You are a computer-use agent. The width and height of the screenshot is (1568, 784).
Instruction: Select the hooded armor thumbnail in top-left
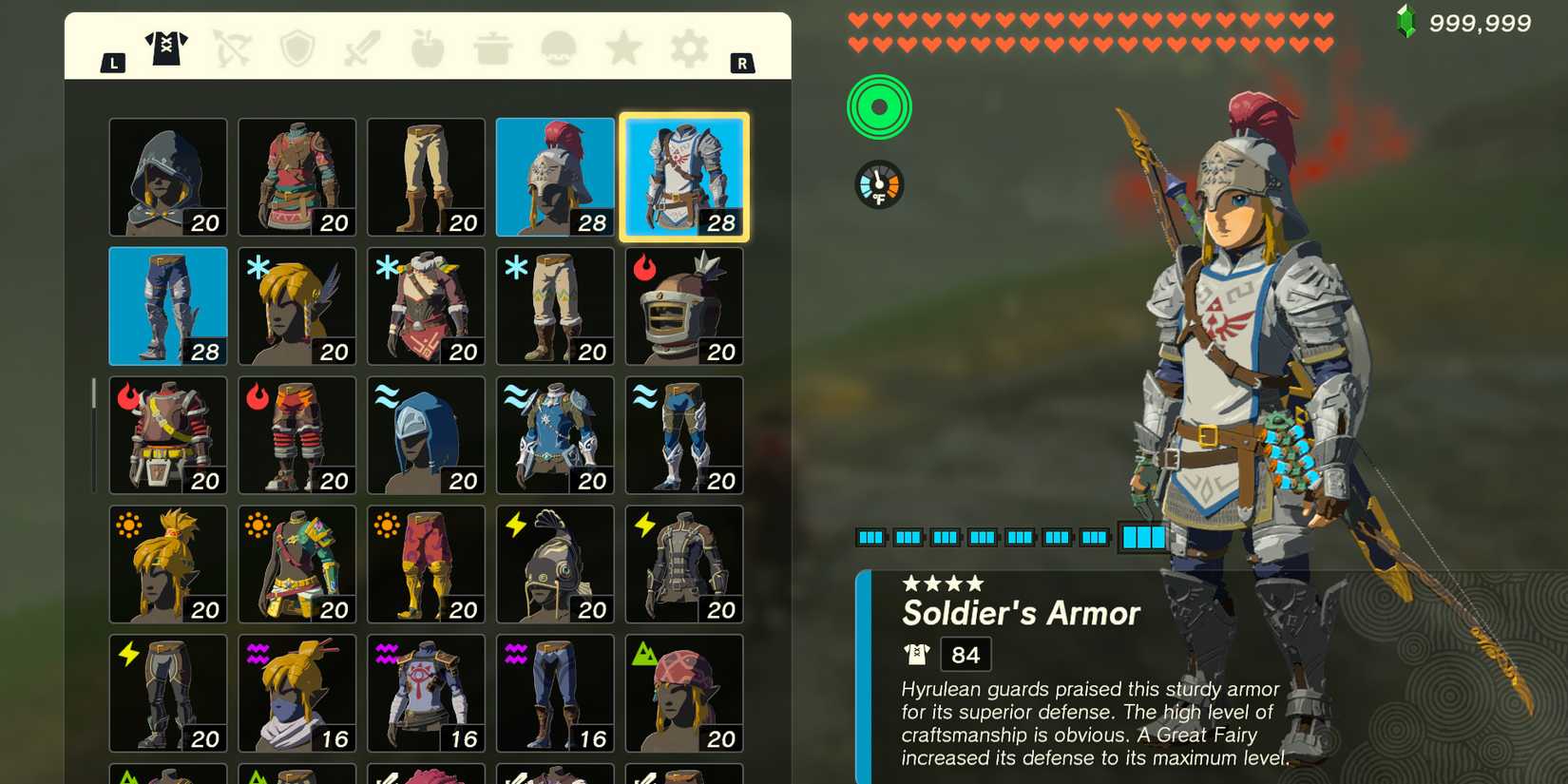click(x=168, y=177)
